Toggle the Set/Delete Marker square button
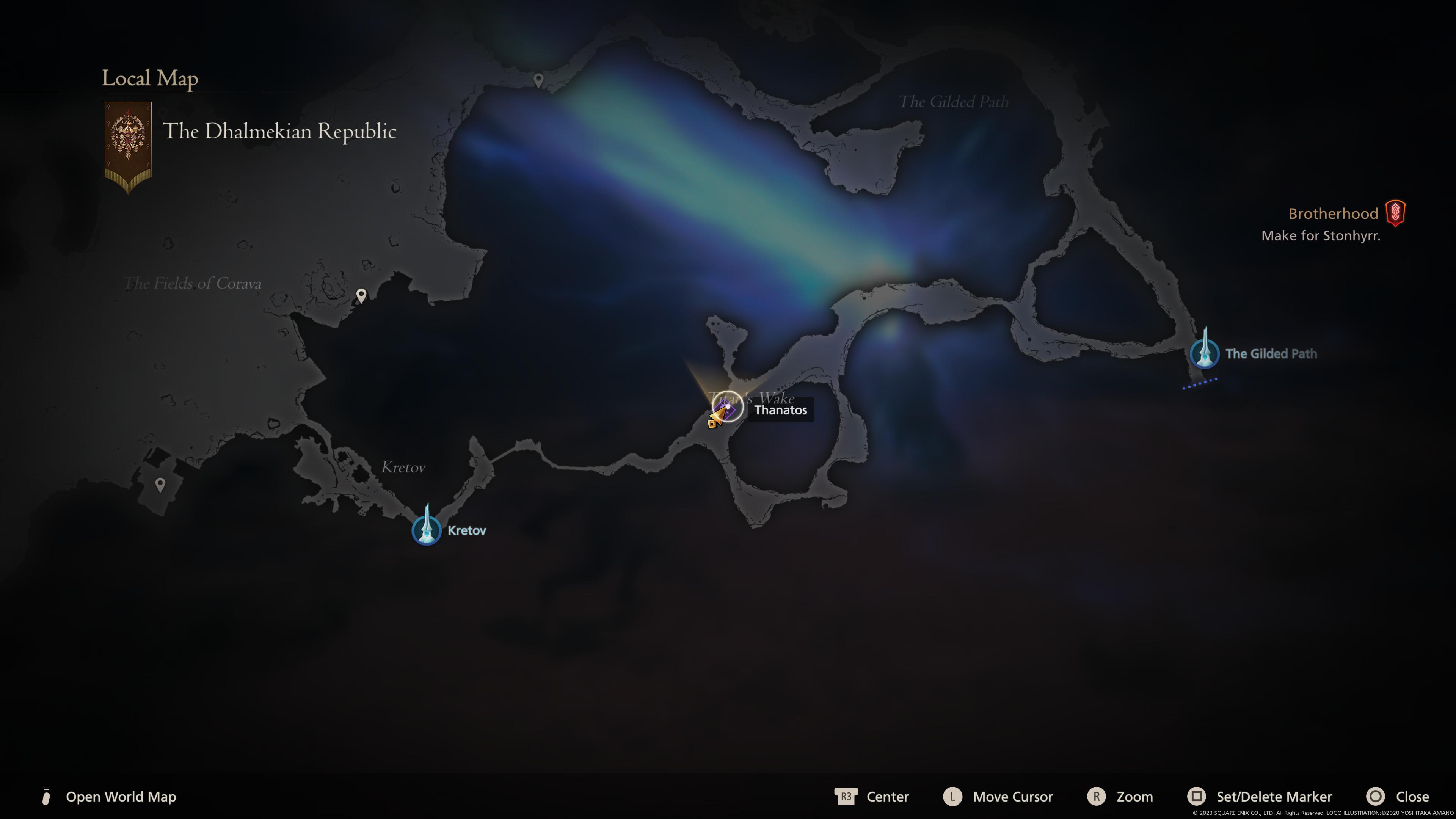This screenshot has height=819, width=1456. (1198, 796)
